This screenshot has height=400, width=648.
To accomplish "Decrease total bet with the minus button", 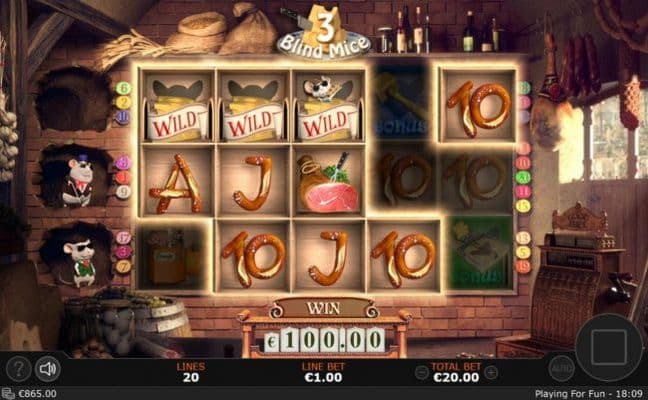I will pos(420,370).
